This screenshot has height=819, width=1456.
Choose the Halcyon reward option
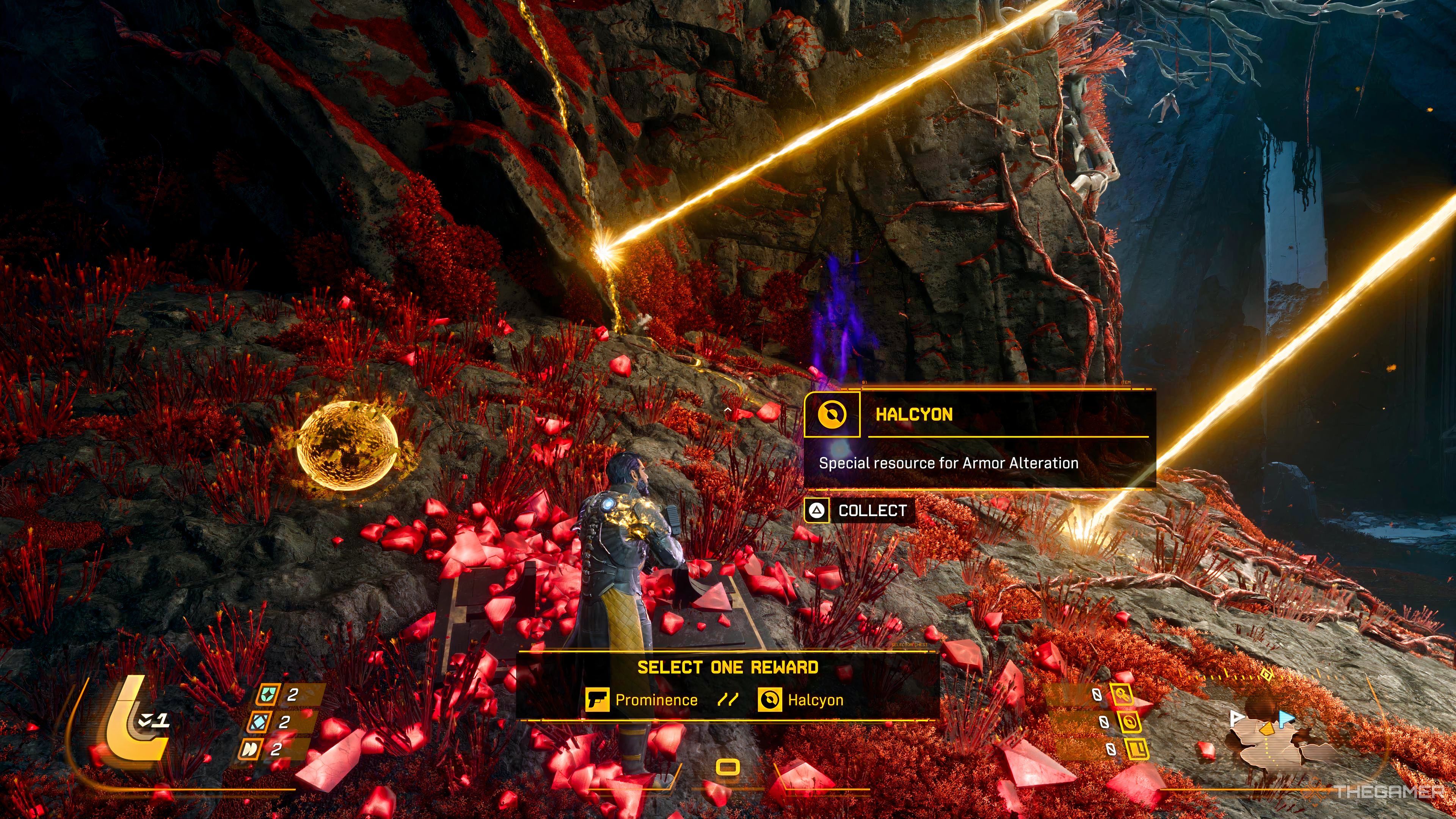click(x=801, y=700)
